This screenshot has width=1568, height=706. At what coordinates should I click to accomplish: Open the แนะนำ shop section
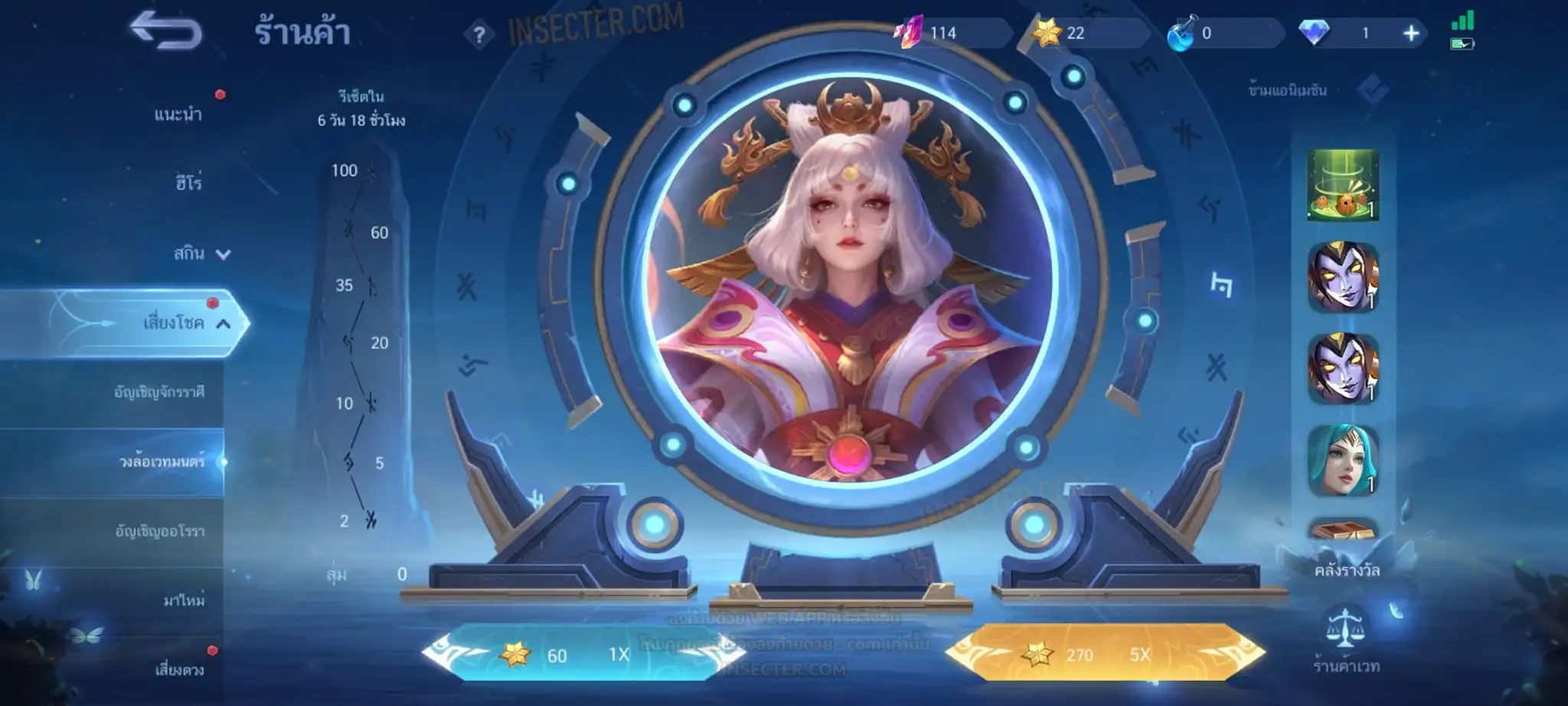178,115
